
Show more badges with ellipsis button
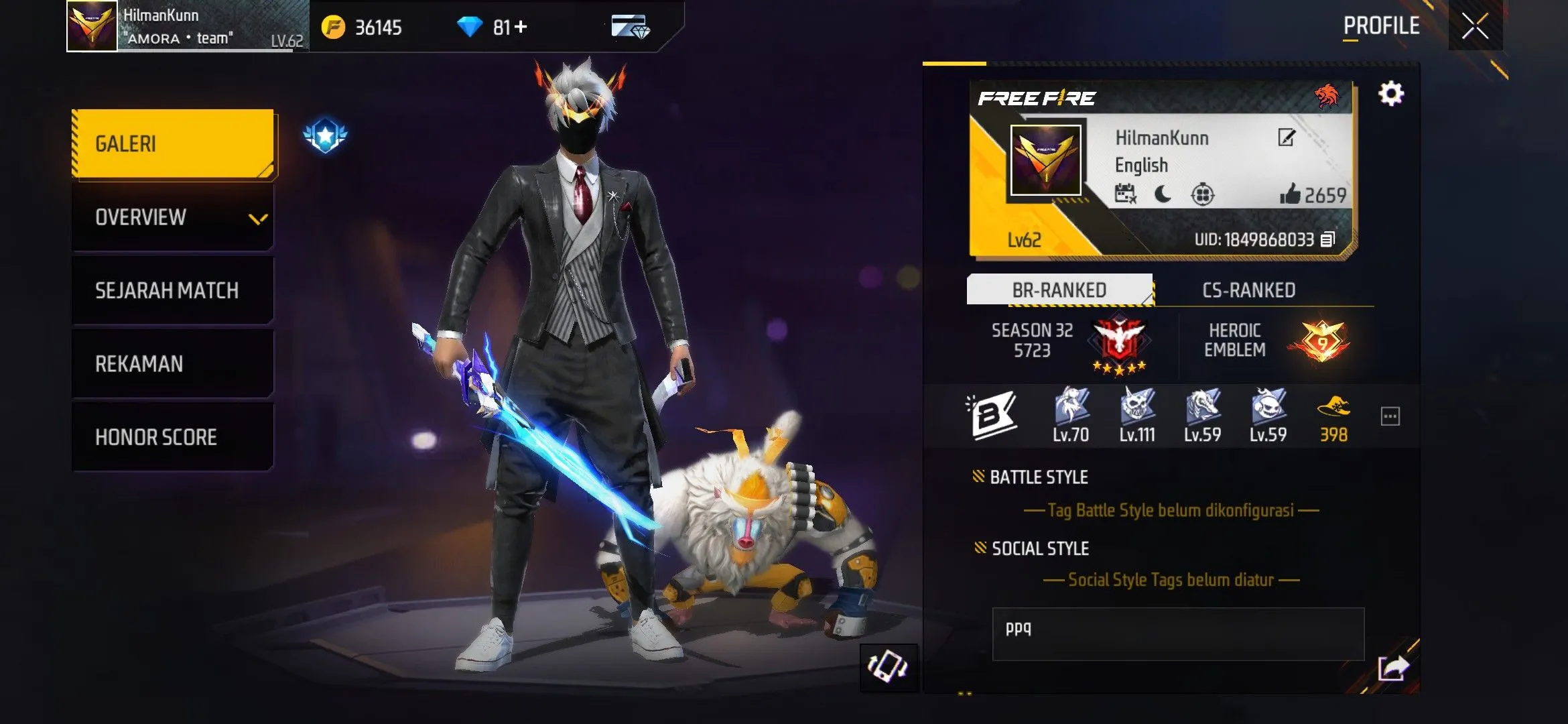point(1390,416)
